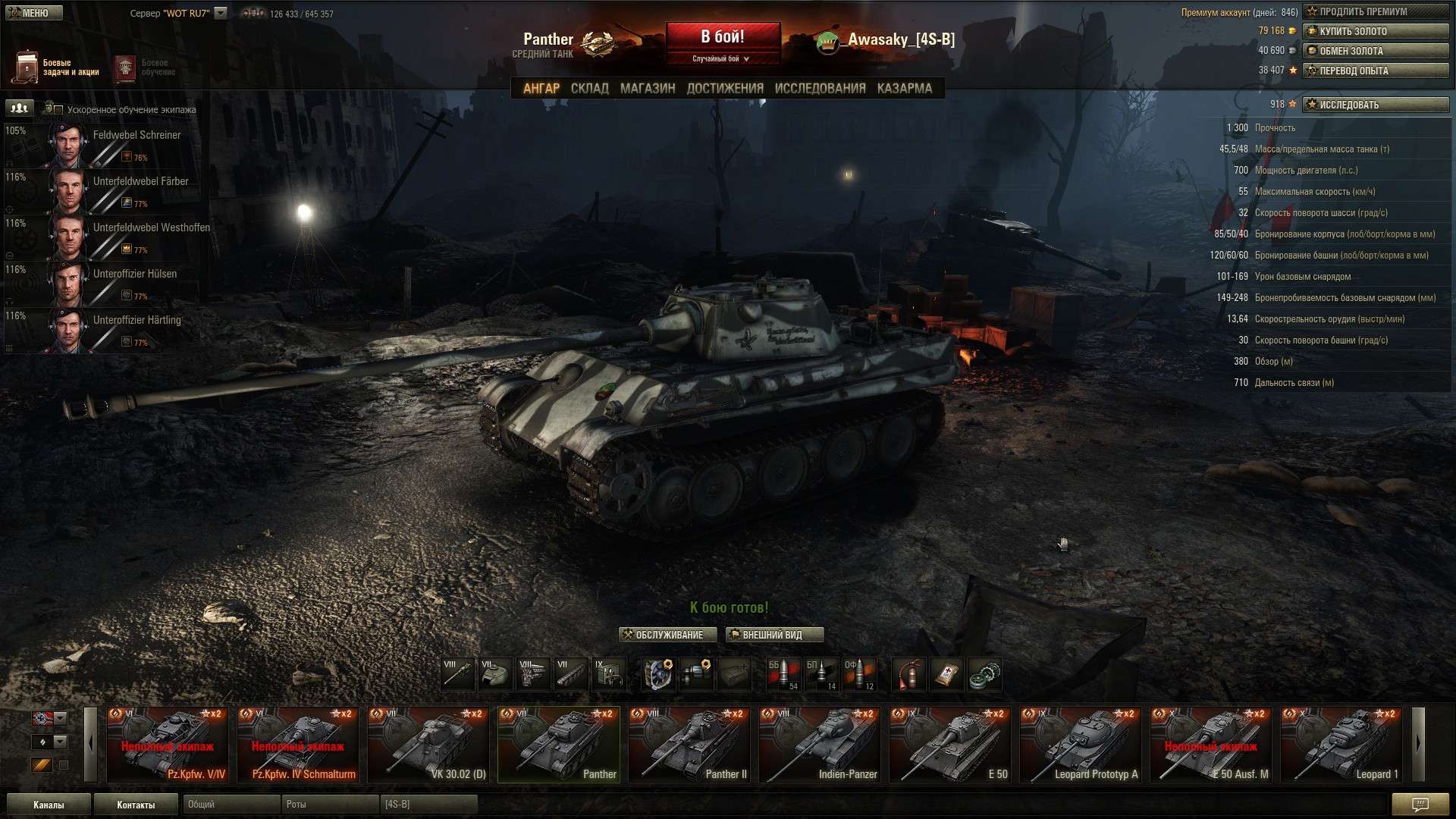Select the Panther II tank in carousel
The height and width of the screenshot is (819, 1456).
point(689,744)
